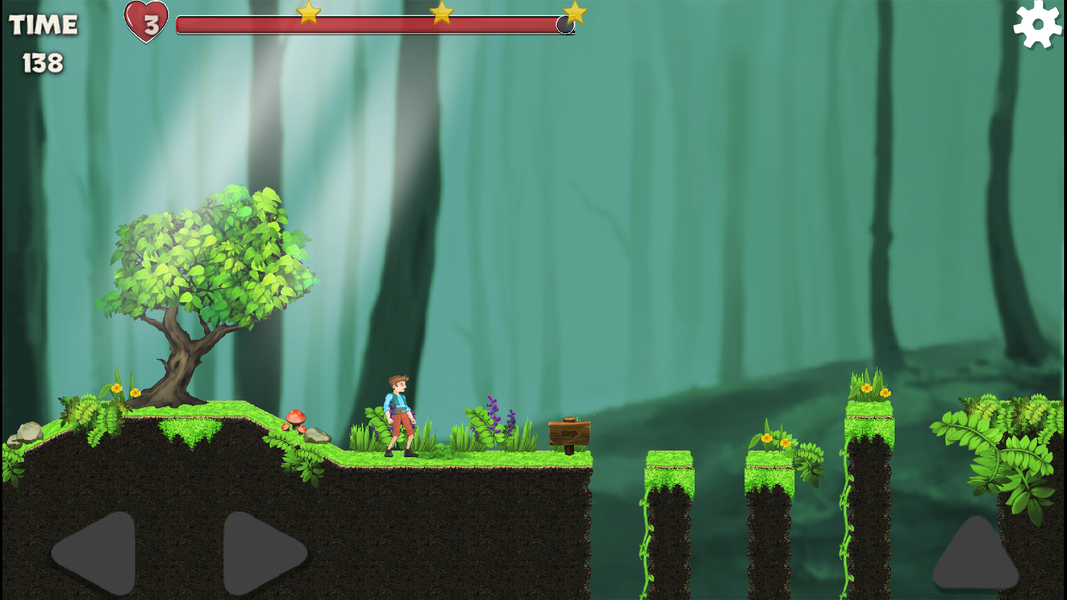Tap the right arrow move button
Viewport: 1067px width, 600px height.
(x=260, y=552)
